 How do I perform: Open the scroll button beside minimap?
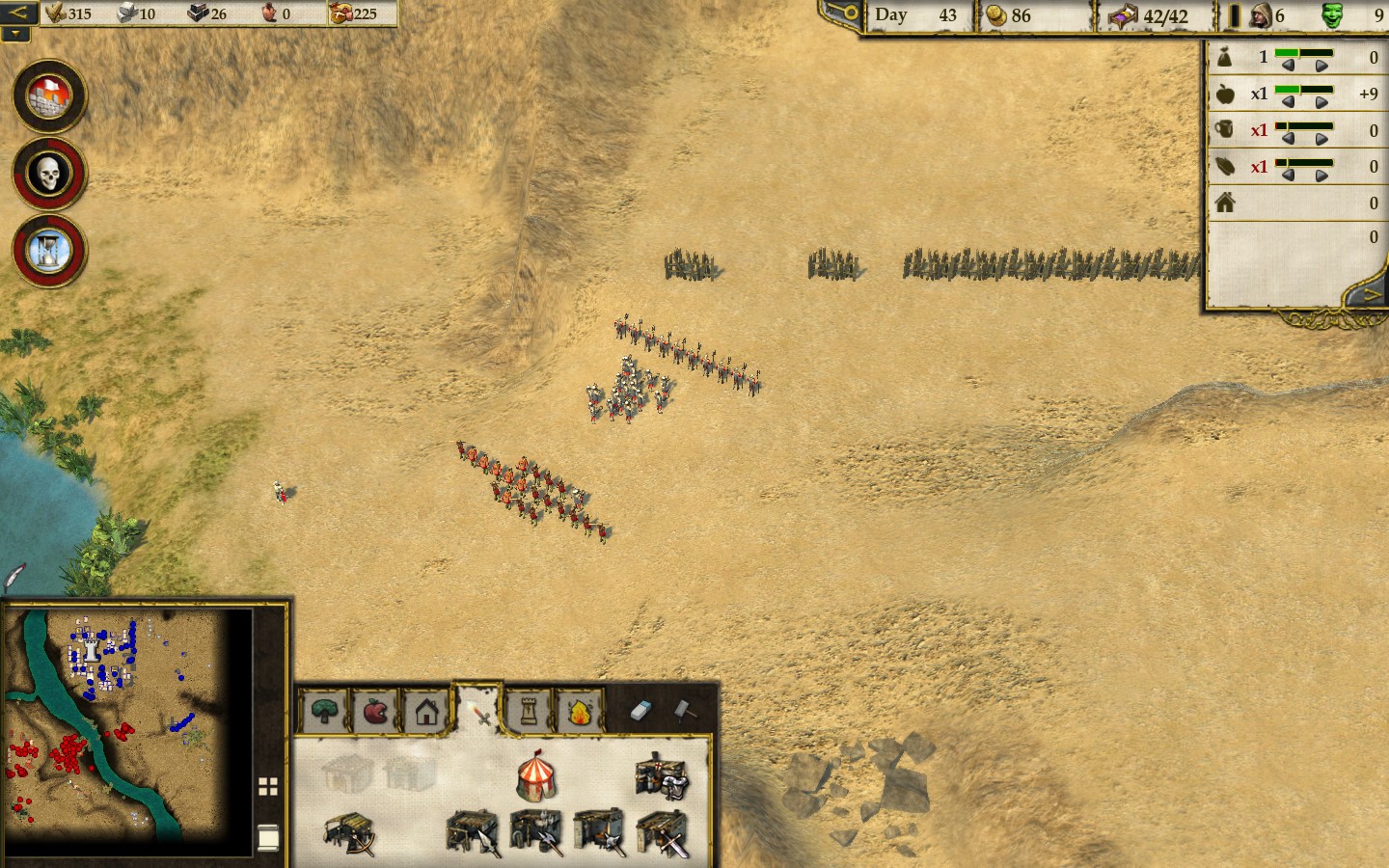point(268,837)
